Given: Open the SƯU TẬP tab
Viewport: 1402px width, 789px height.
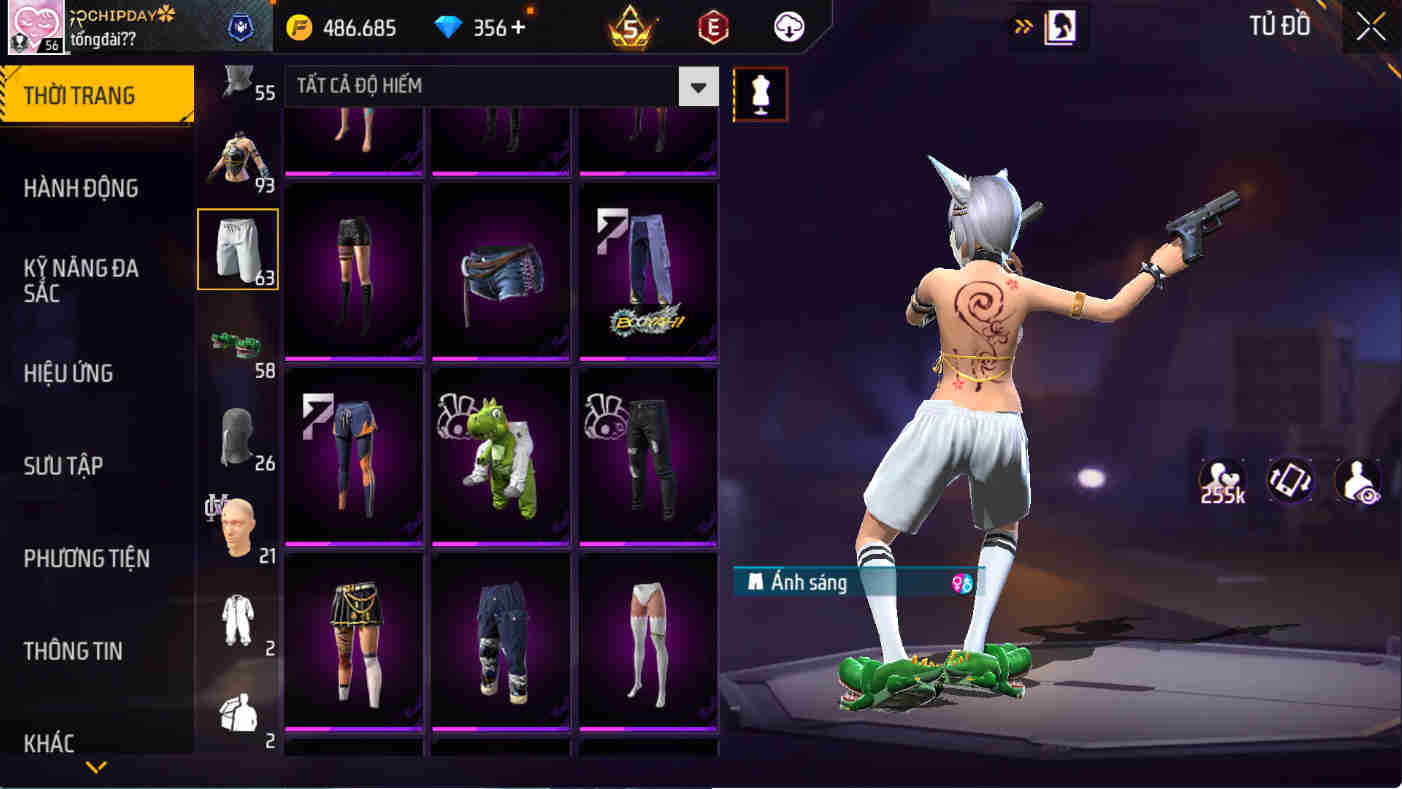Looking at the screenshot, I should 63,465.
